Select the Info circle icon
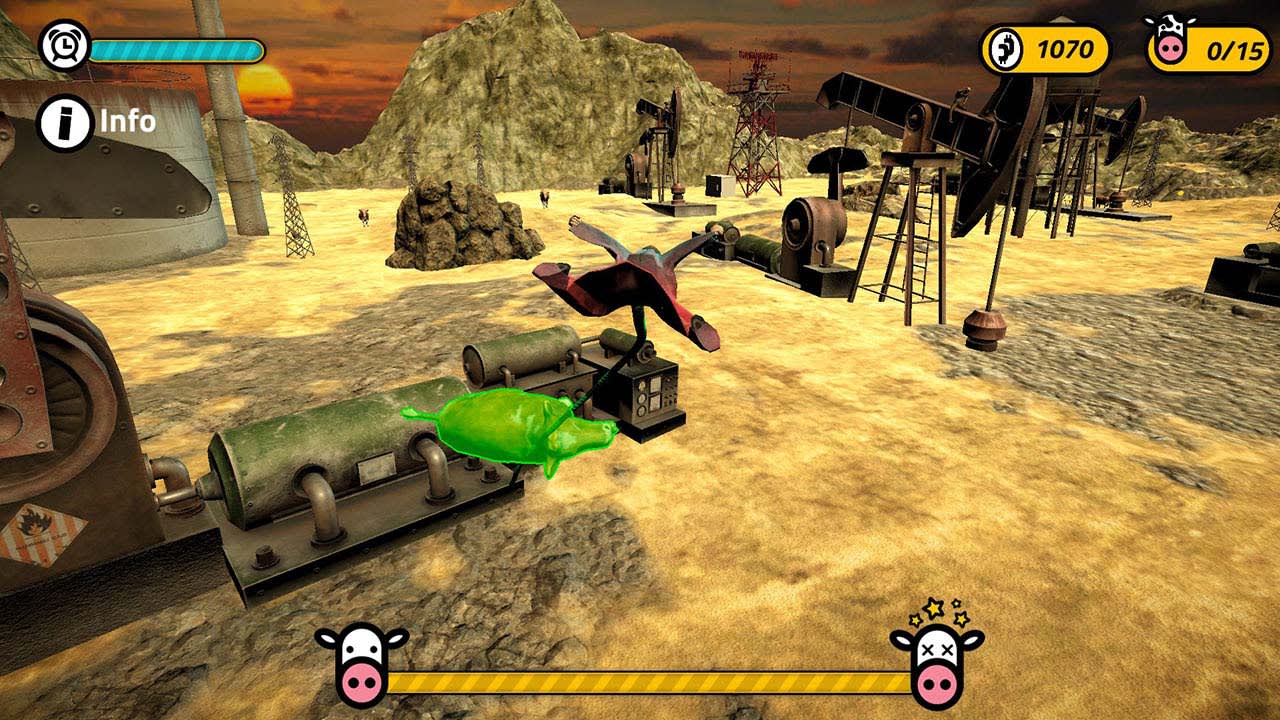Screen dimensions: 1280x720 pyautogui.click(x=65, y=122)
